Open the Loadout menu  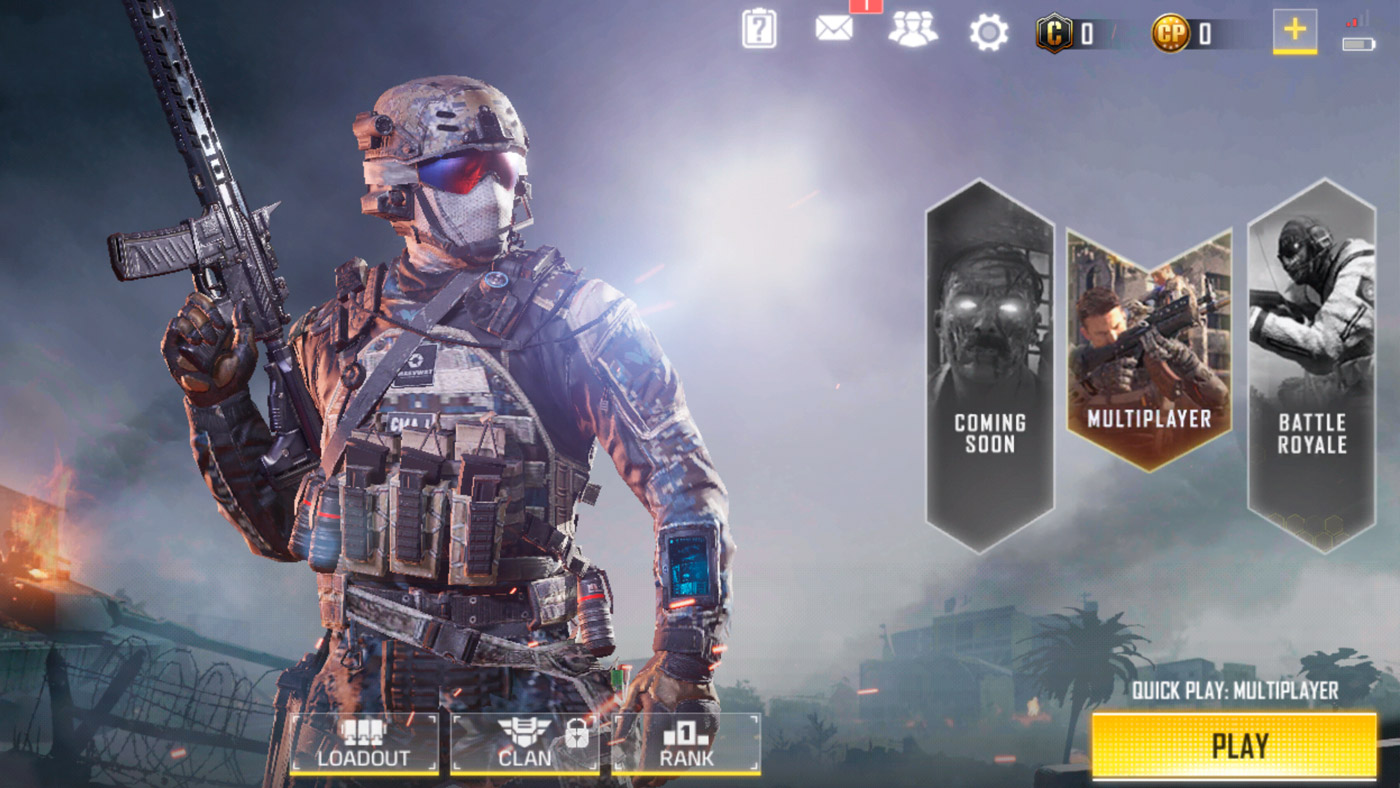(364, 744)
